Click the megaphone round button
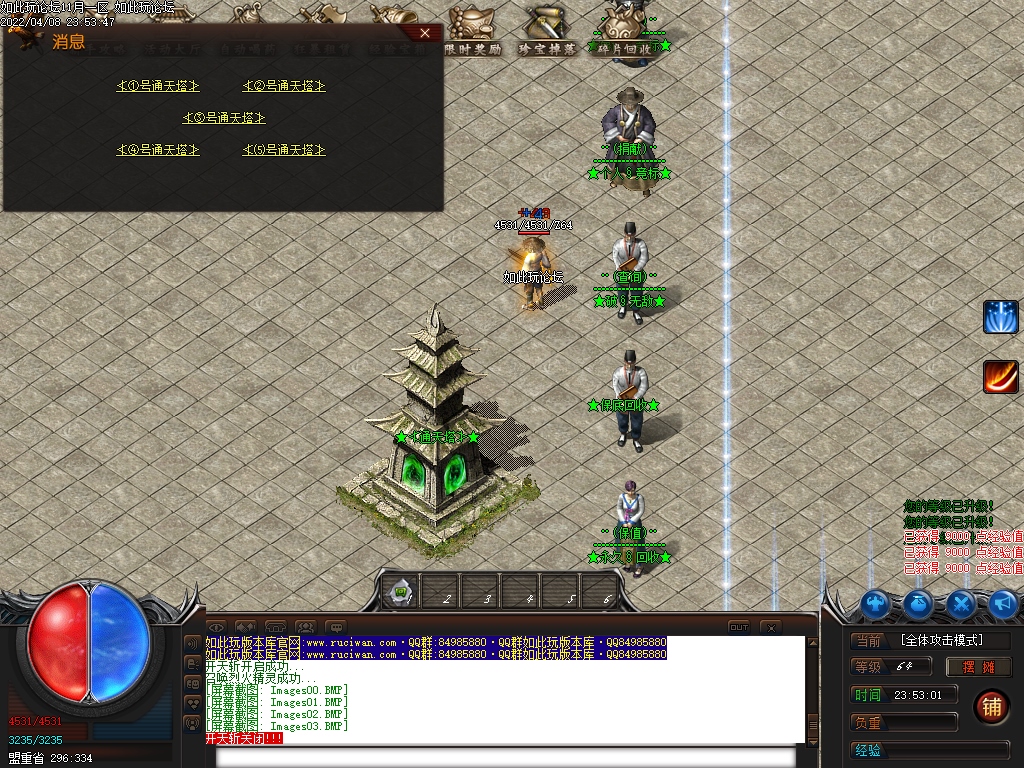This screenshot has width=1024, height=768. [x=1002, y=604]
